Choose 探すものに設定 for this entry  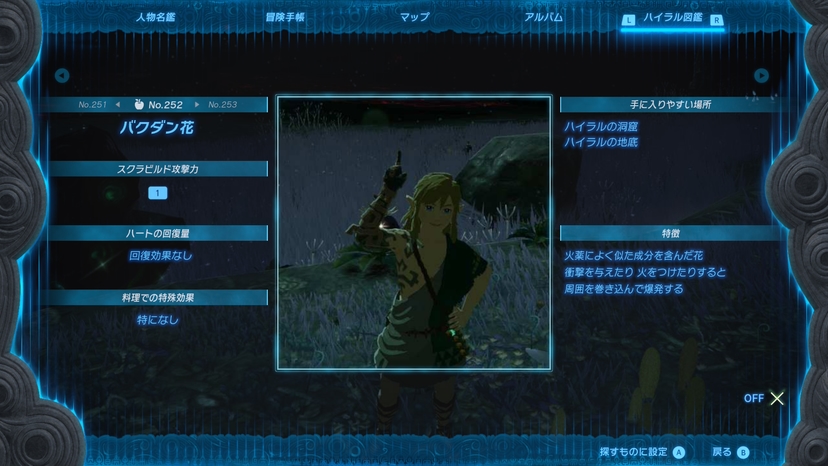[642, 452]
